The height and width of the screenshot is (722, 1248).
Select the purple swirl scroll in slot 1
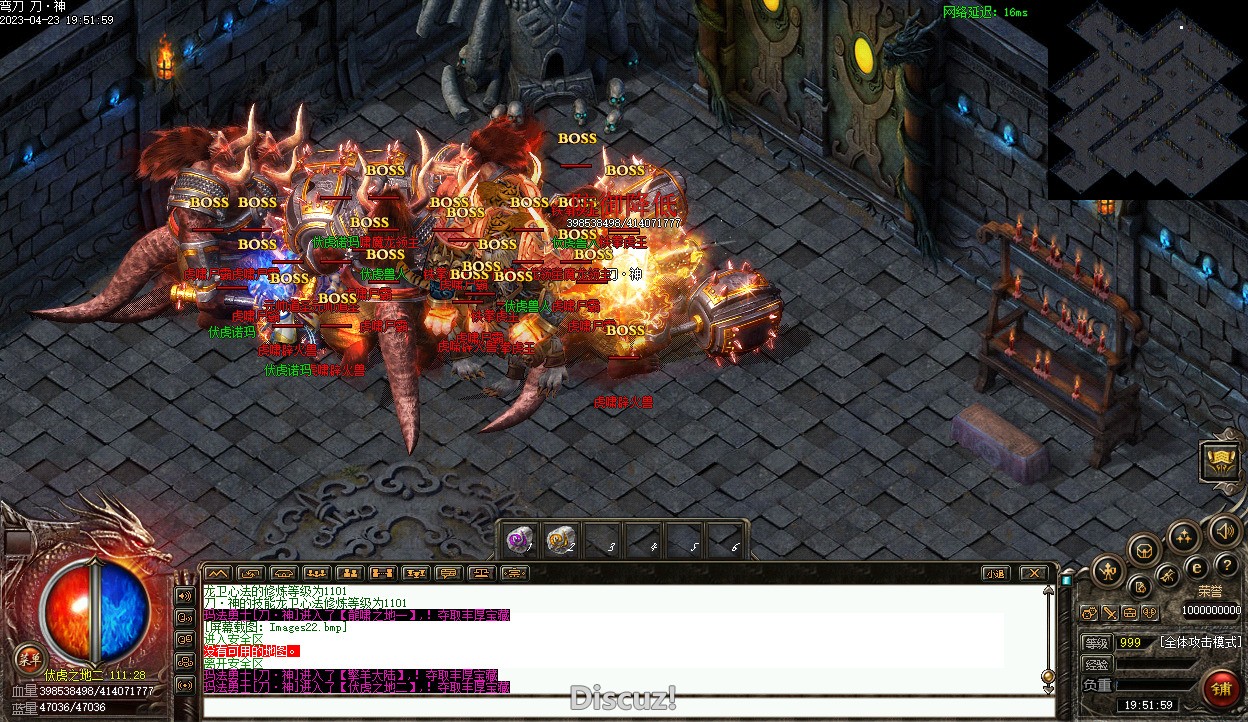tap(519, 540)
